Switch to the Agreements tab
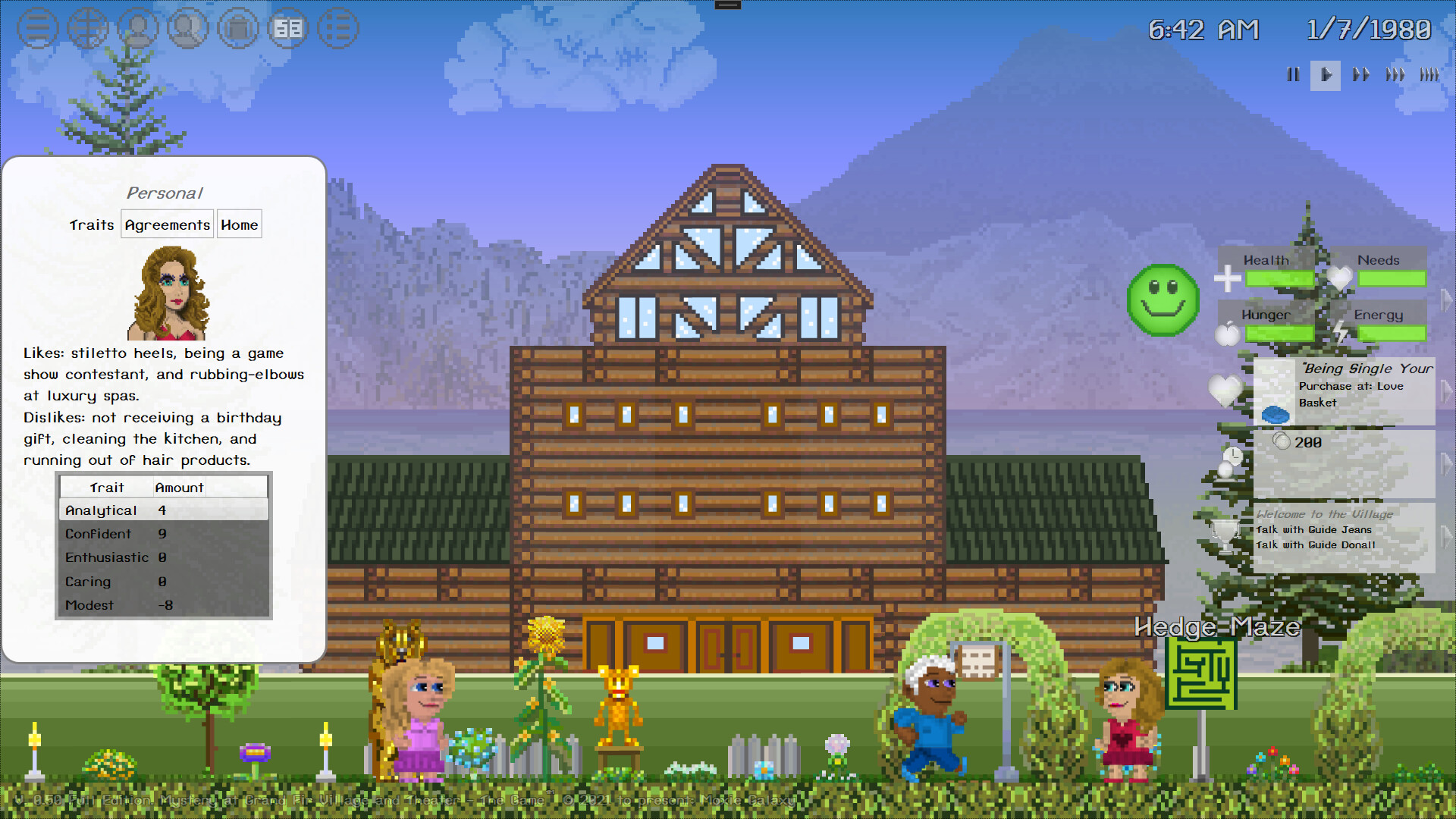Screen dimensions: 1456x819 (x=167, y=224)
